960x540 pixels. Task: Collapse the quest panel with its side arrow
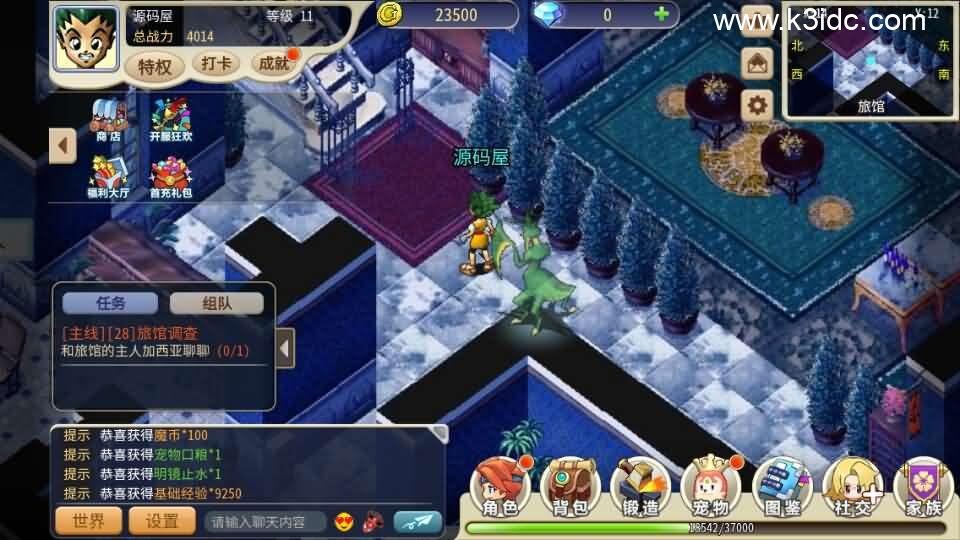tap(285, 349)
